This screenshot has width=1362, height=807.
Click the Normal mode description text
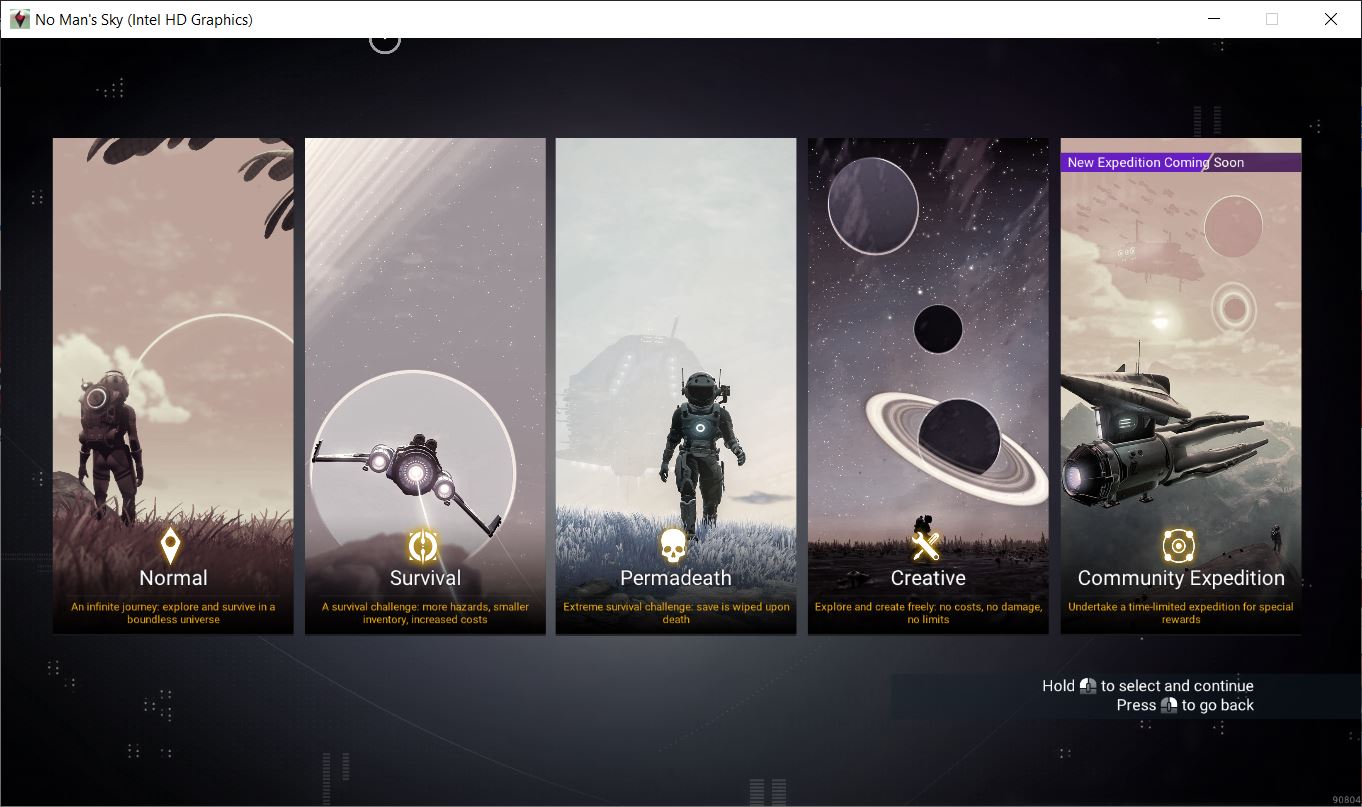(x=172, y=612)
